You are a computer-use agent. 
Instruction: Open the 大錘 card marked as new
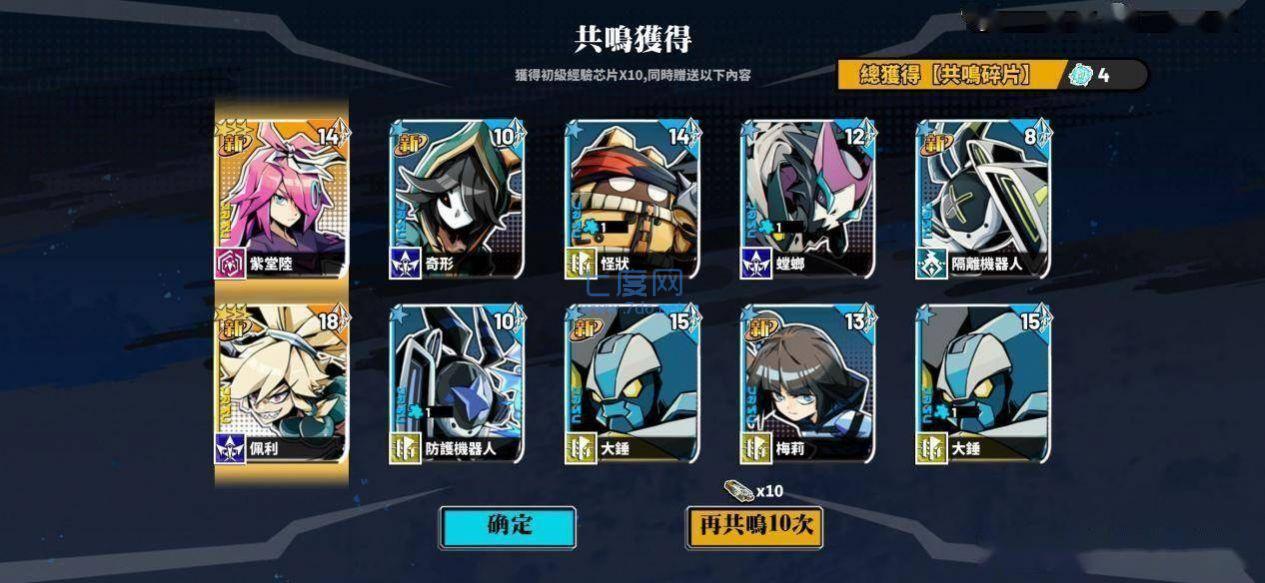tap(633, 386)
